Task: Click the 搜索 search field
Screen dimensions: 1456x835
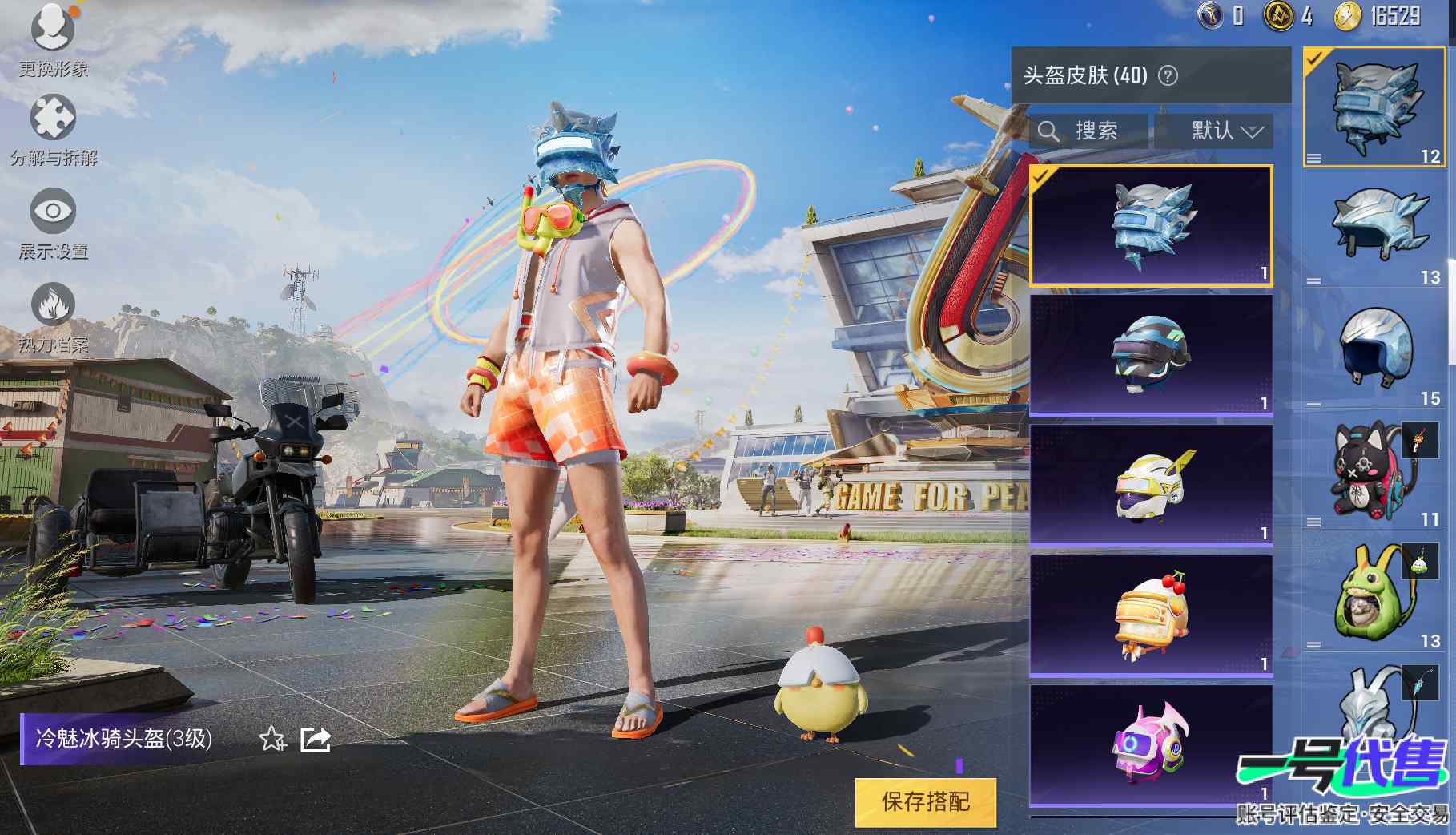Action: (1089, 131)
